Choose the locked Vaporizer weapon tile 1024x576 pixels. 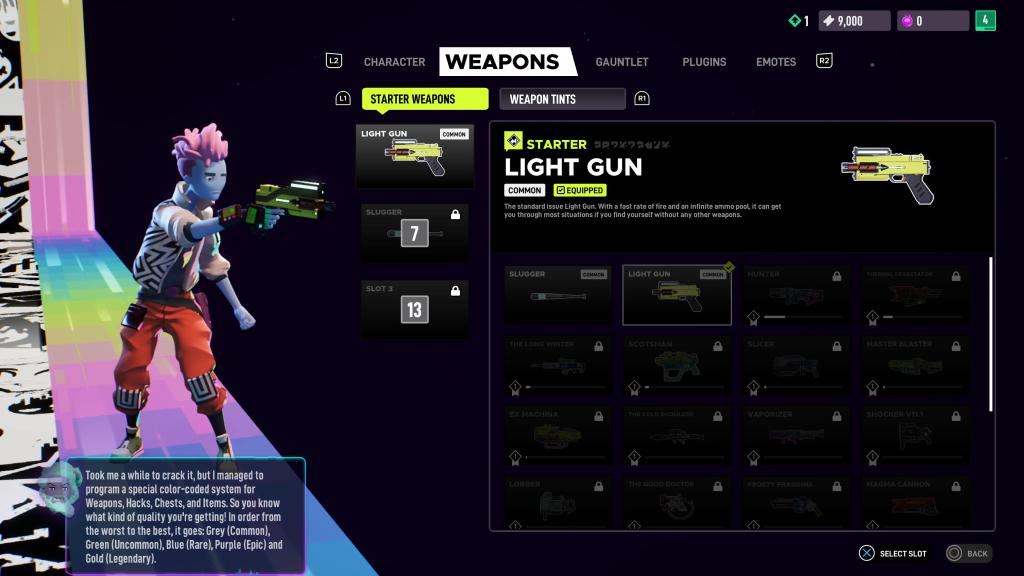click(795, 435)
